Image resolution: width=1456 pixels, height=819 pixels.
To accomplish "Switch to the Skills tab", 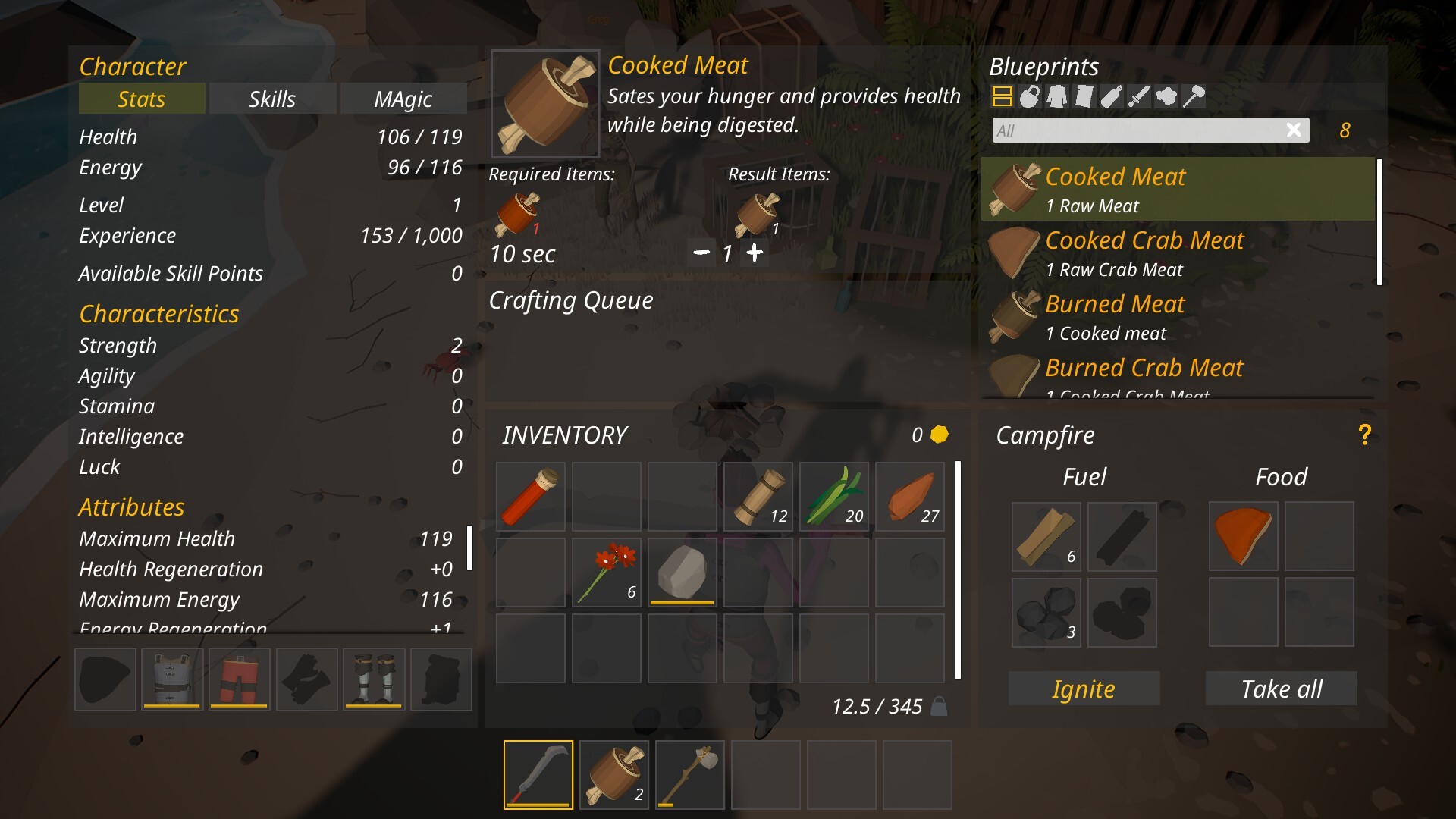I will pyautogui.click(x=273, y=98).
